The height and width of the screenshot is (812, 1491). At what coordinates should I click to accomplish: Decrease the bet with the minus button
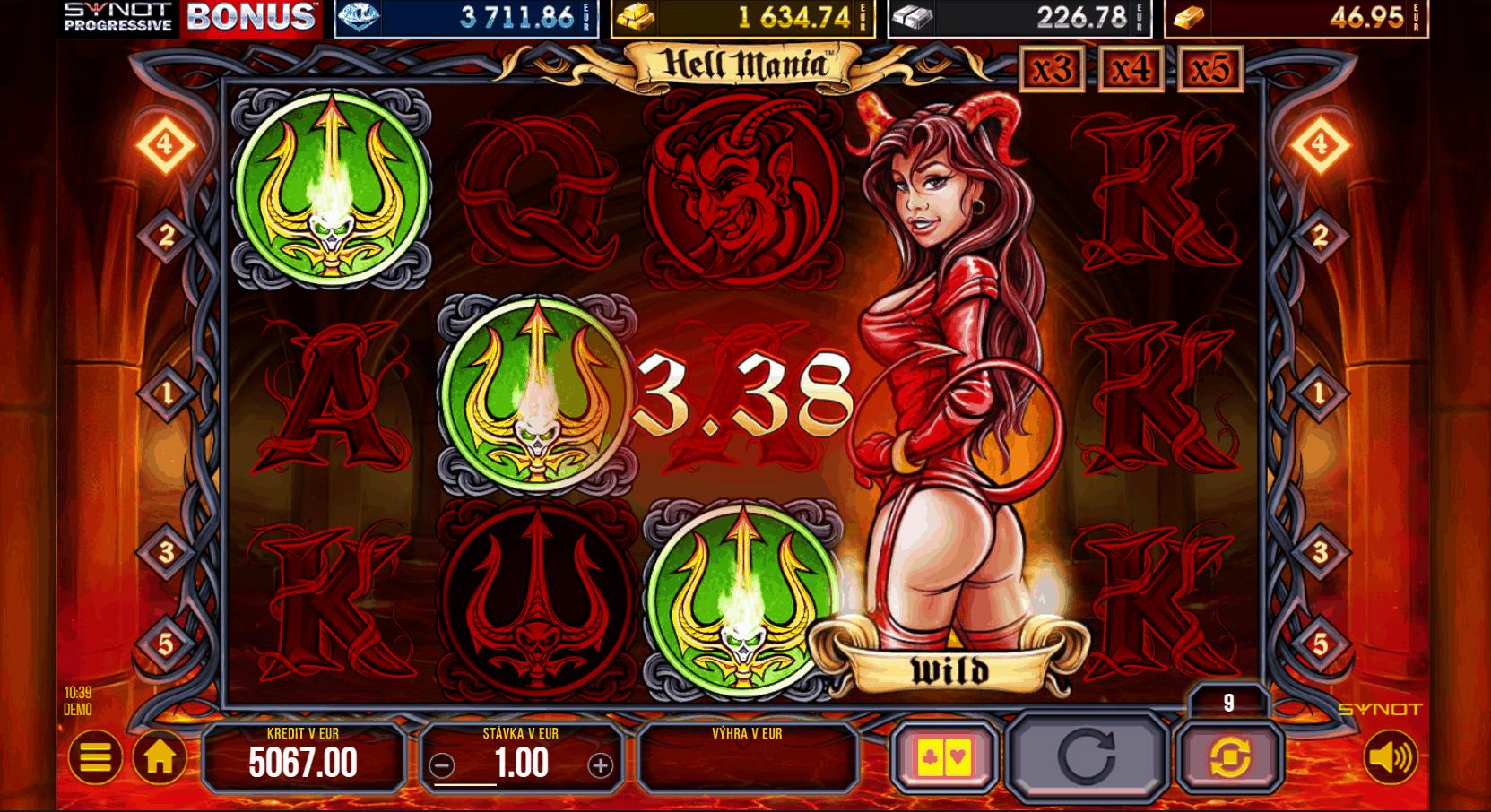click(x=441, y=765)
